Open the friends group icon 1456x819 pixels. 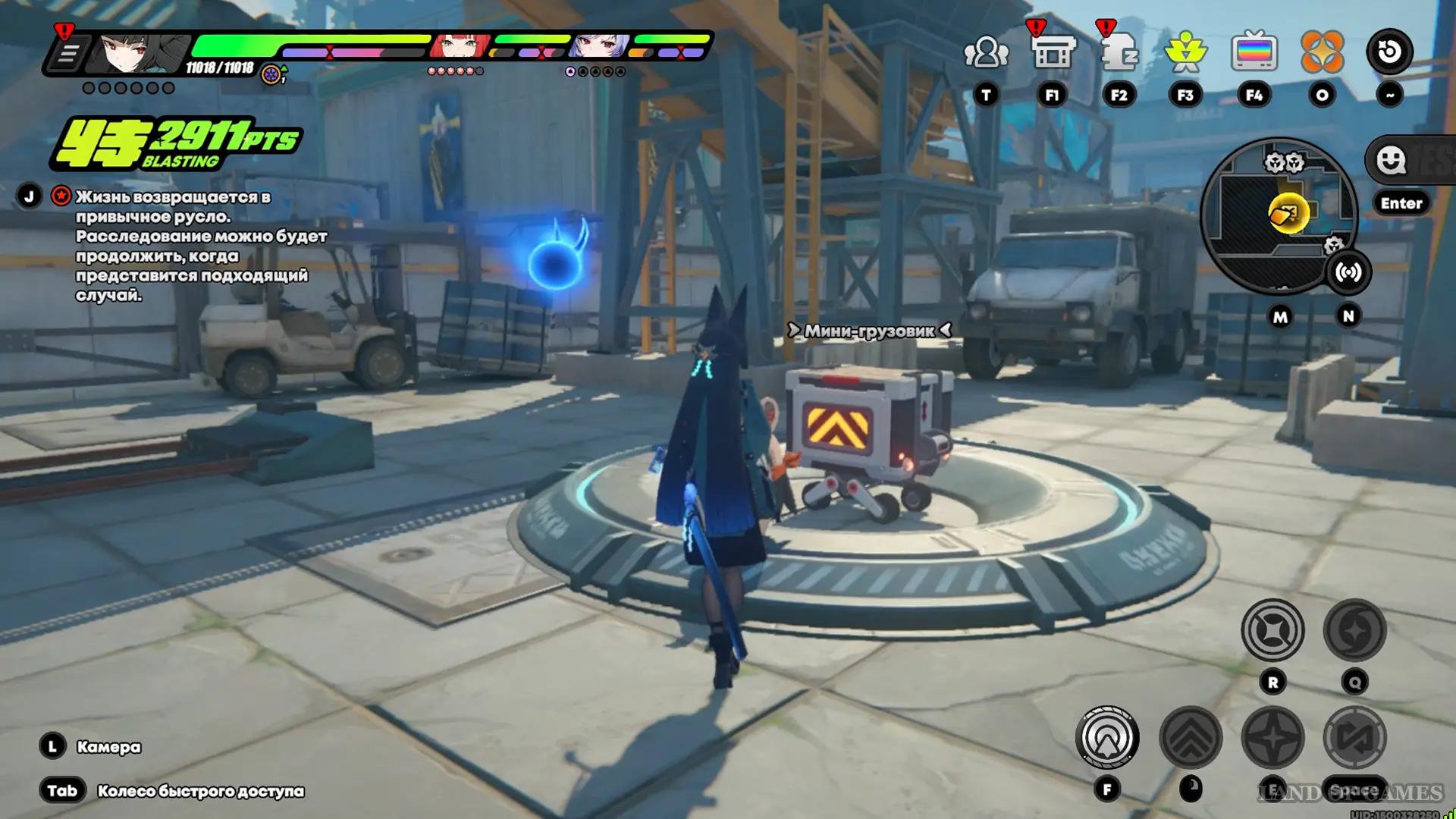tap(986, 52)
